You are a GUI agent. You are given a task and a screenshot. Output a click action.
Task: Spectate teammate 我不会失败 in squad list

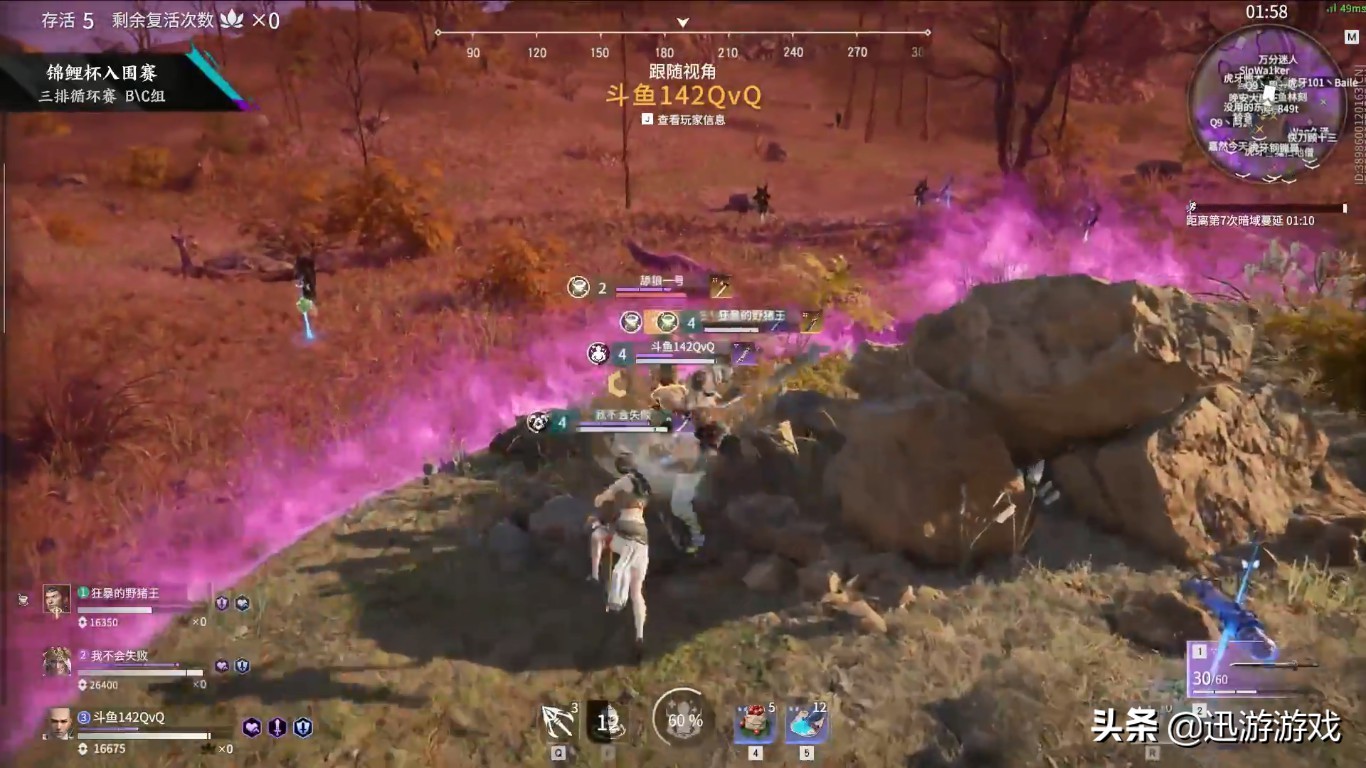coord(120,656)
